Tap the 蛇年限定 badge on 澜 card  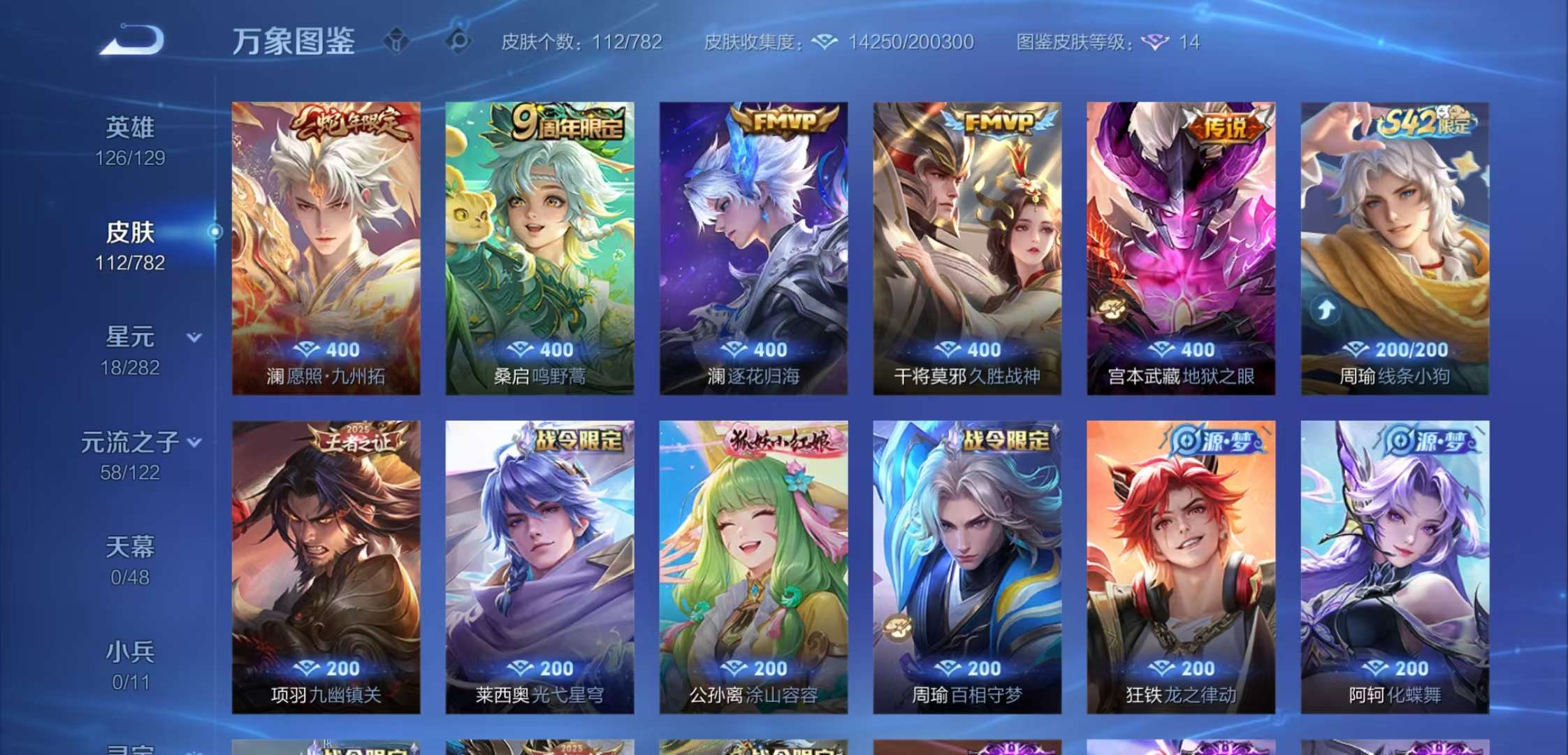(347, 123)
